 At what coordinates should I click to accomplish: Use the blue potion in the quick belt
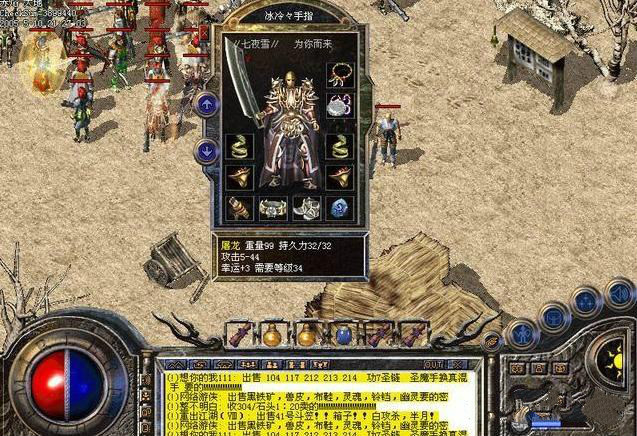click(343, 335)
